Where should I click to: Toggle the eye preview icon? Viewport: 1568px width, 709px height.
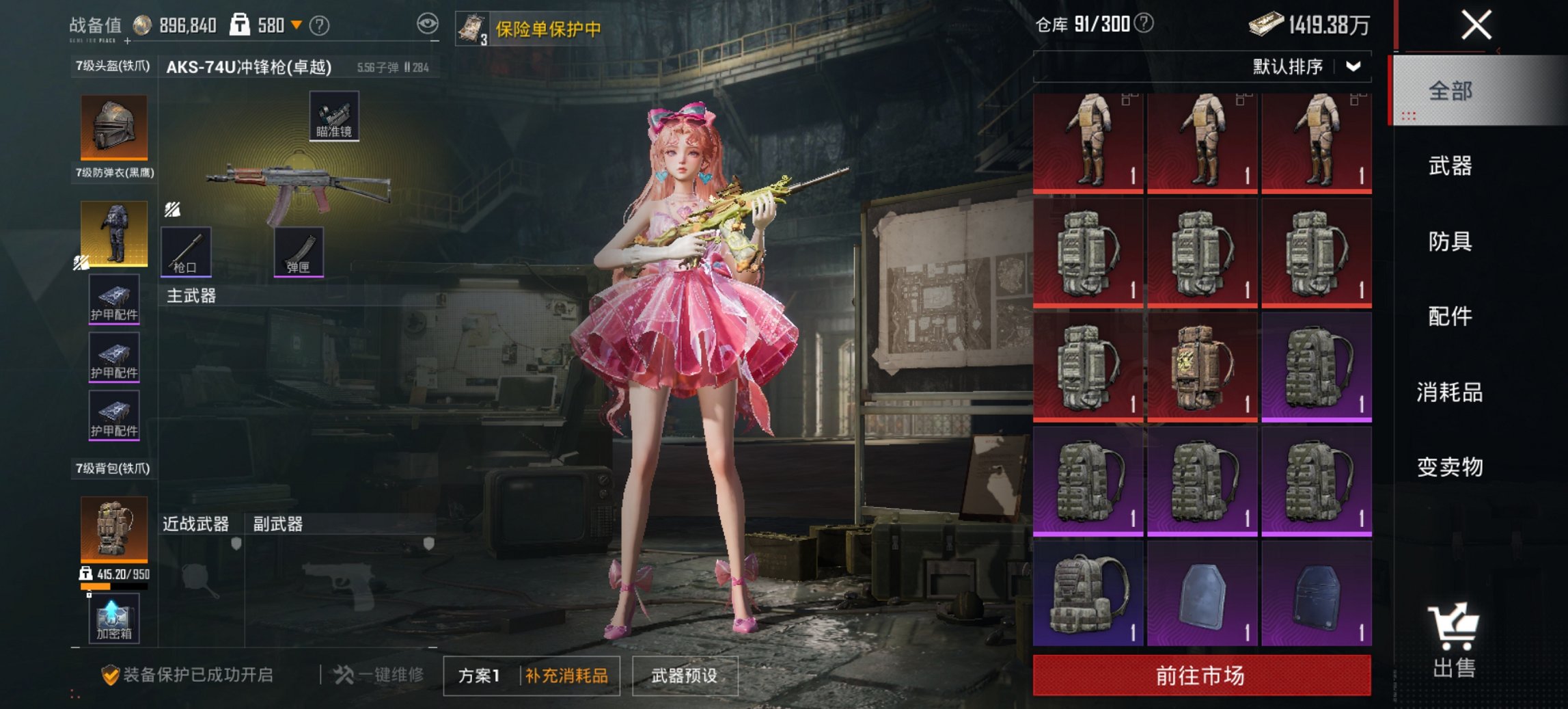(428, 23)
